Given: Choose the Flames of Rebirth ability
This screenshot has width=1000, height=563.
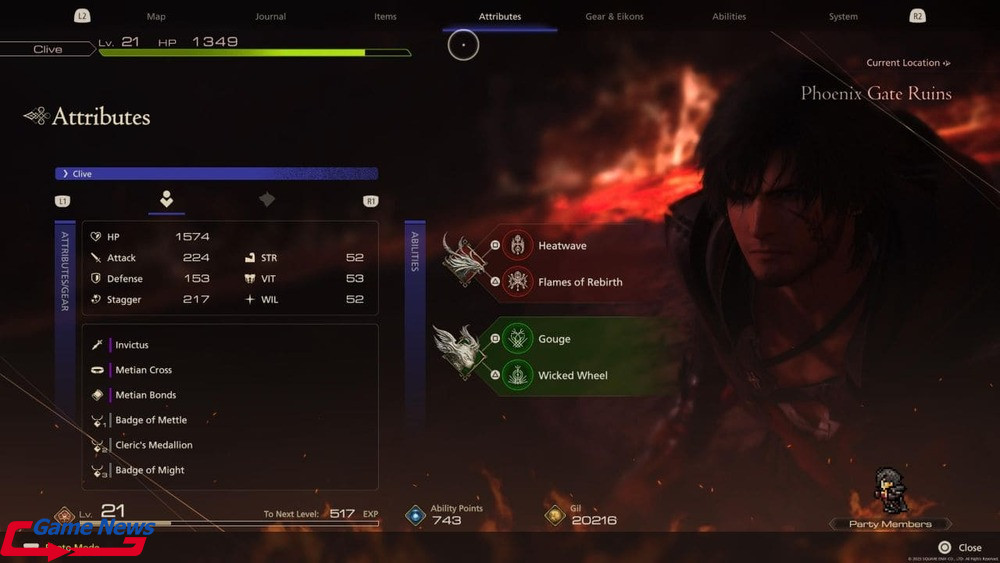Looking at the screenshot, I should tap(580, 282).
